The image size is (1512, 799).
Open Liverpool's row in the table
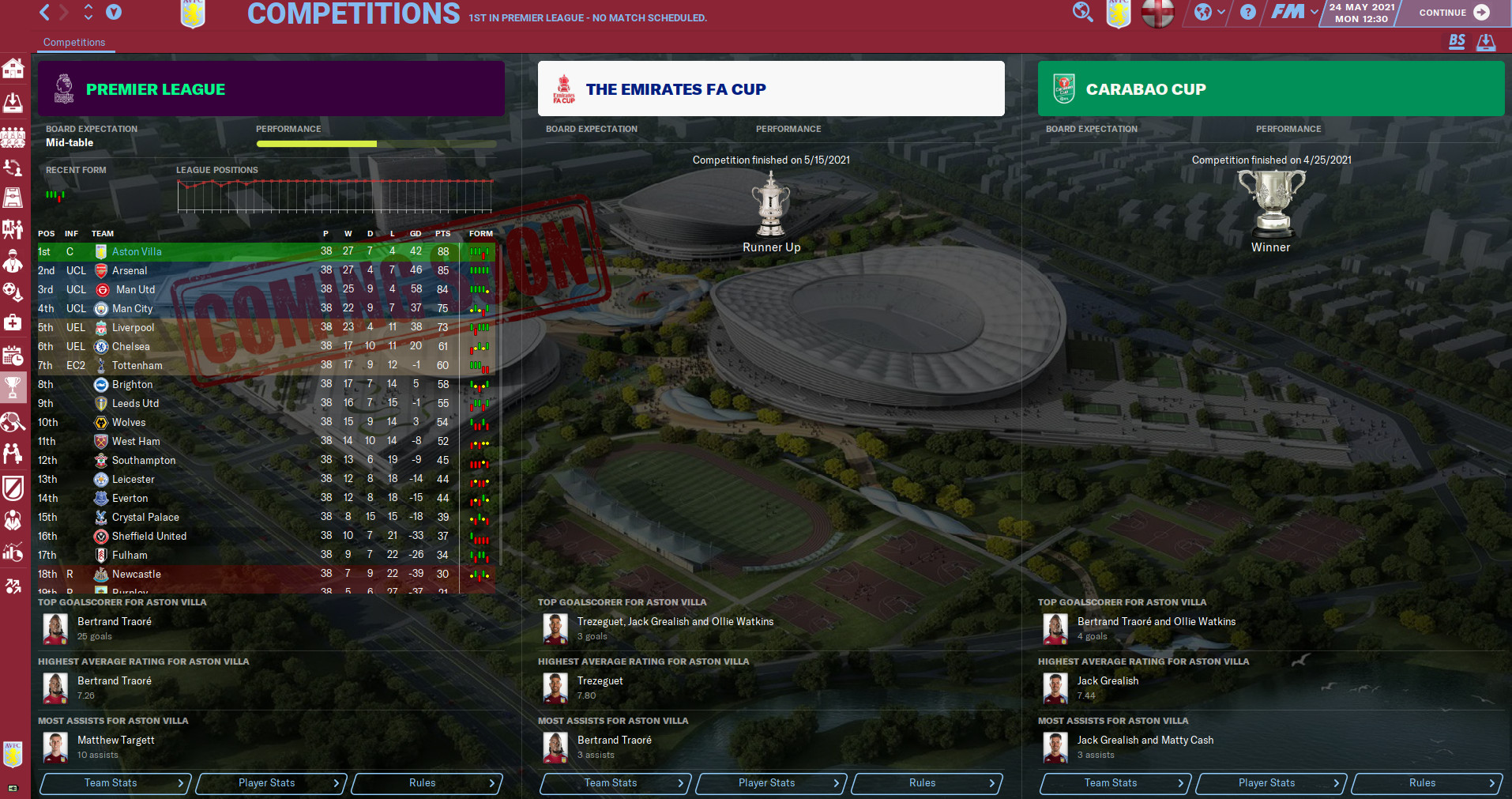(x=133, y=327)
